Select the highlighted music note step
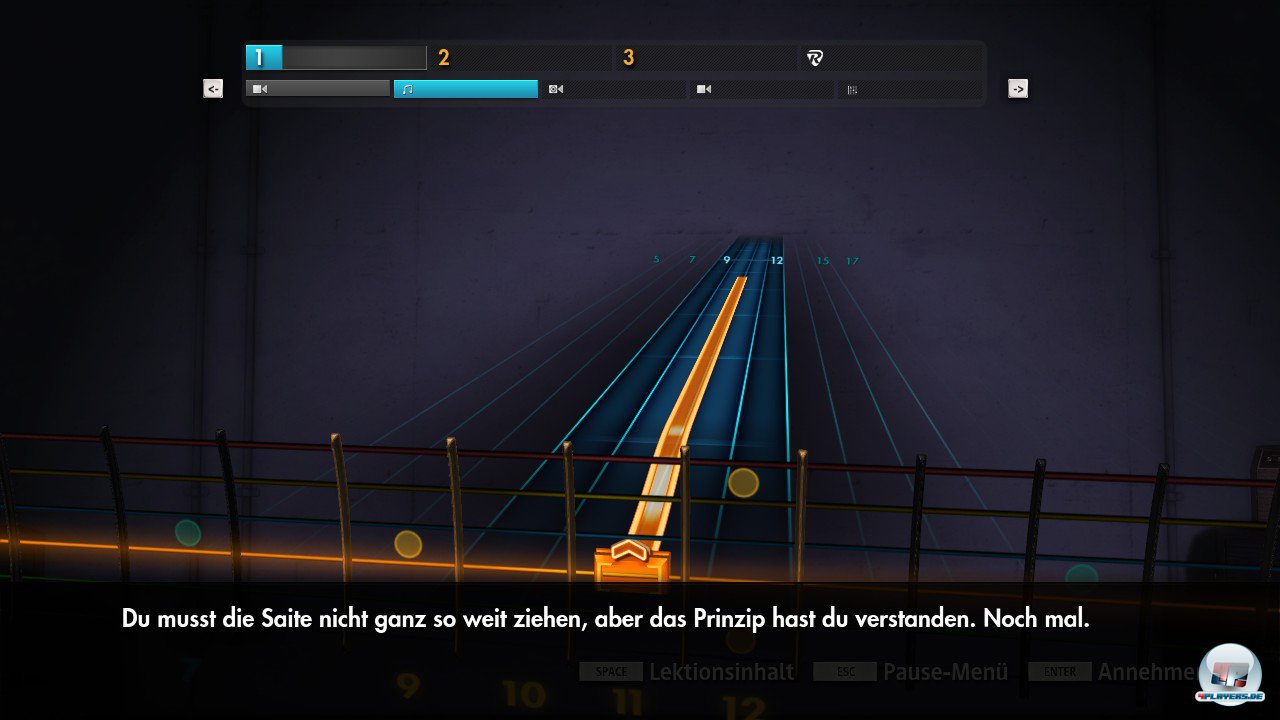This screenshot has width=1280, height=720. tap(465, 89)
